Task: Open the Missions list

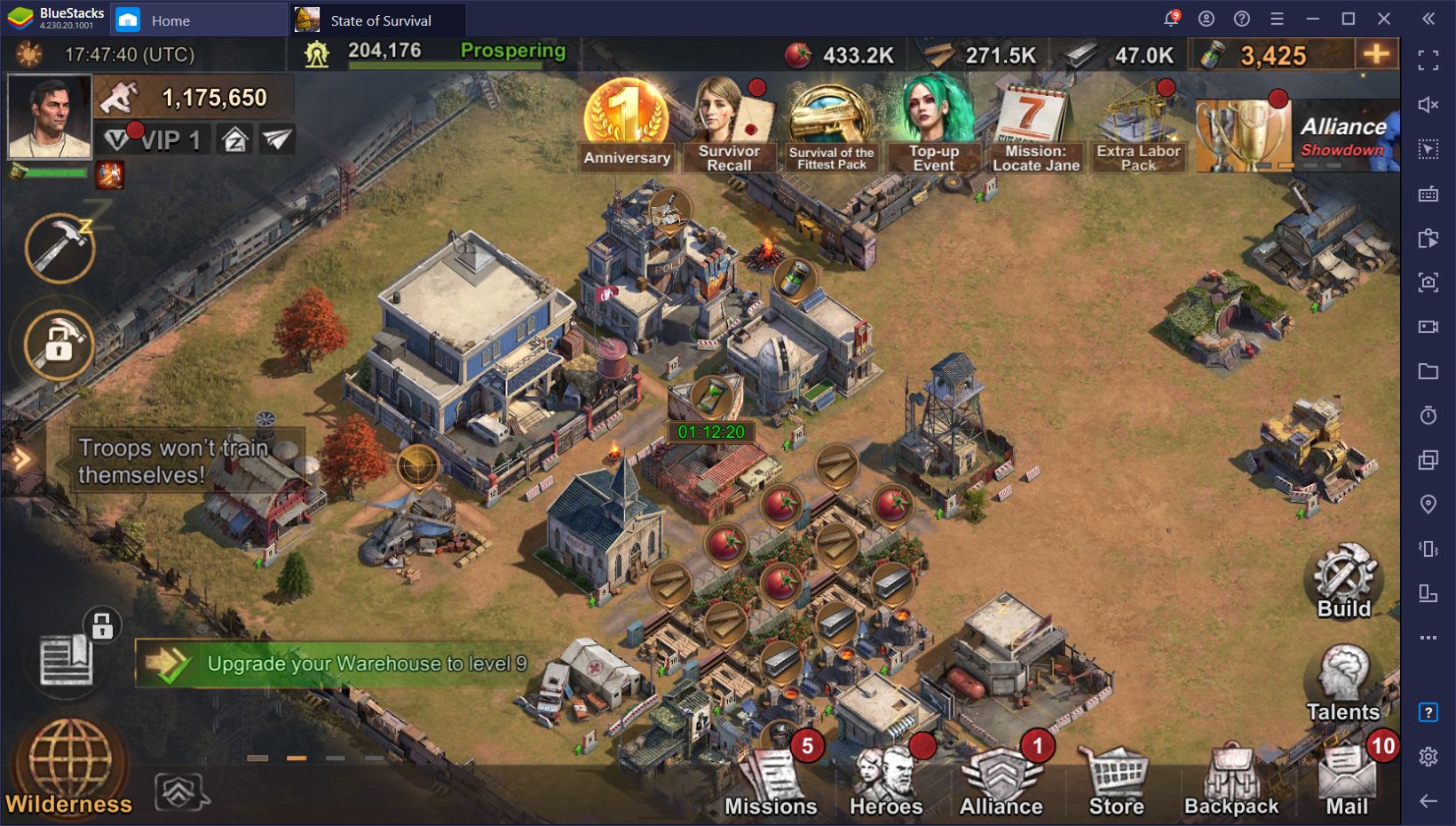Action: point(770,782)
